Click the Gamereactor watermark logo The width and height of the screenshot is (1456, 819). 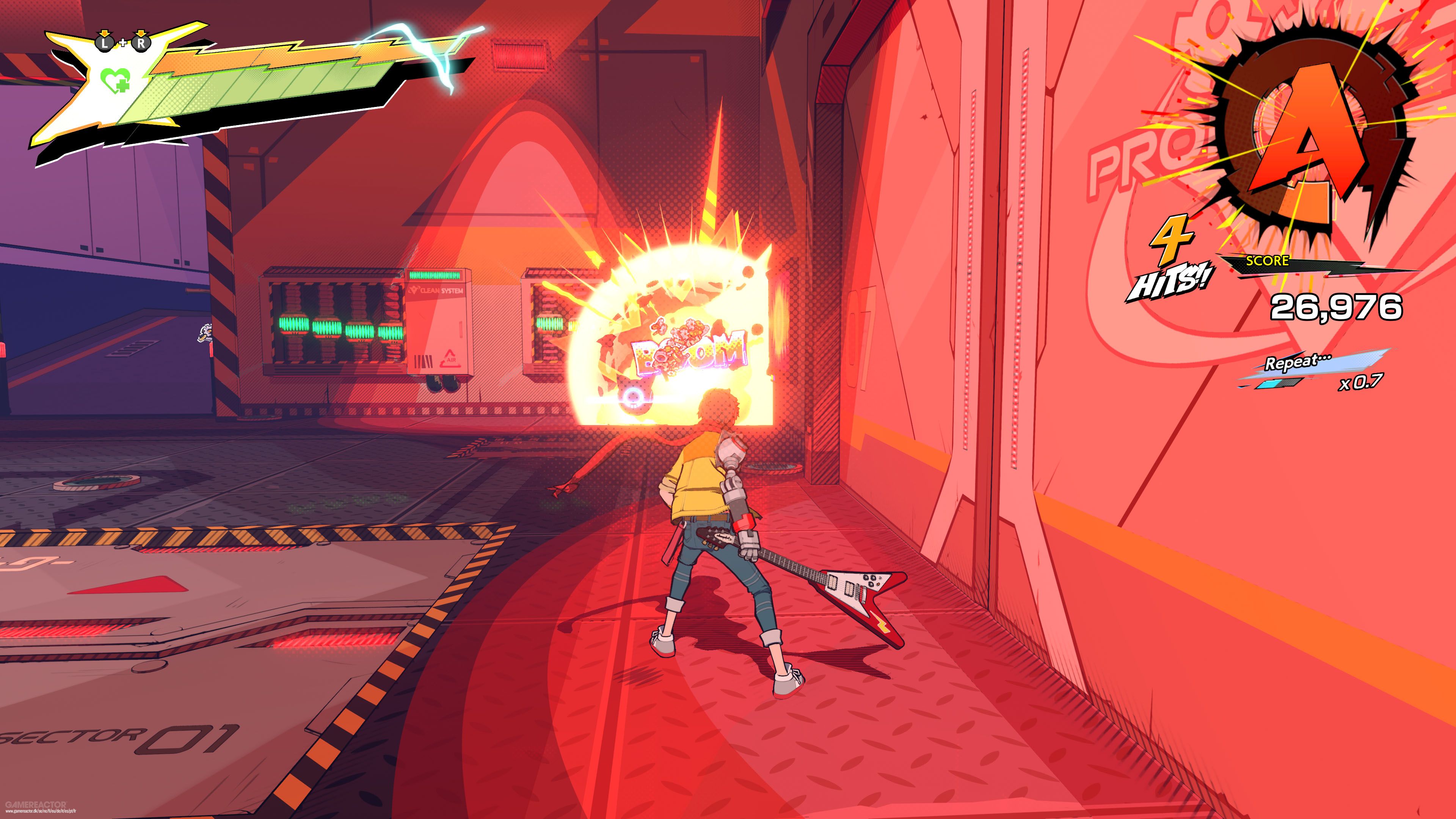tap(34, 805)
